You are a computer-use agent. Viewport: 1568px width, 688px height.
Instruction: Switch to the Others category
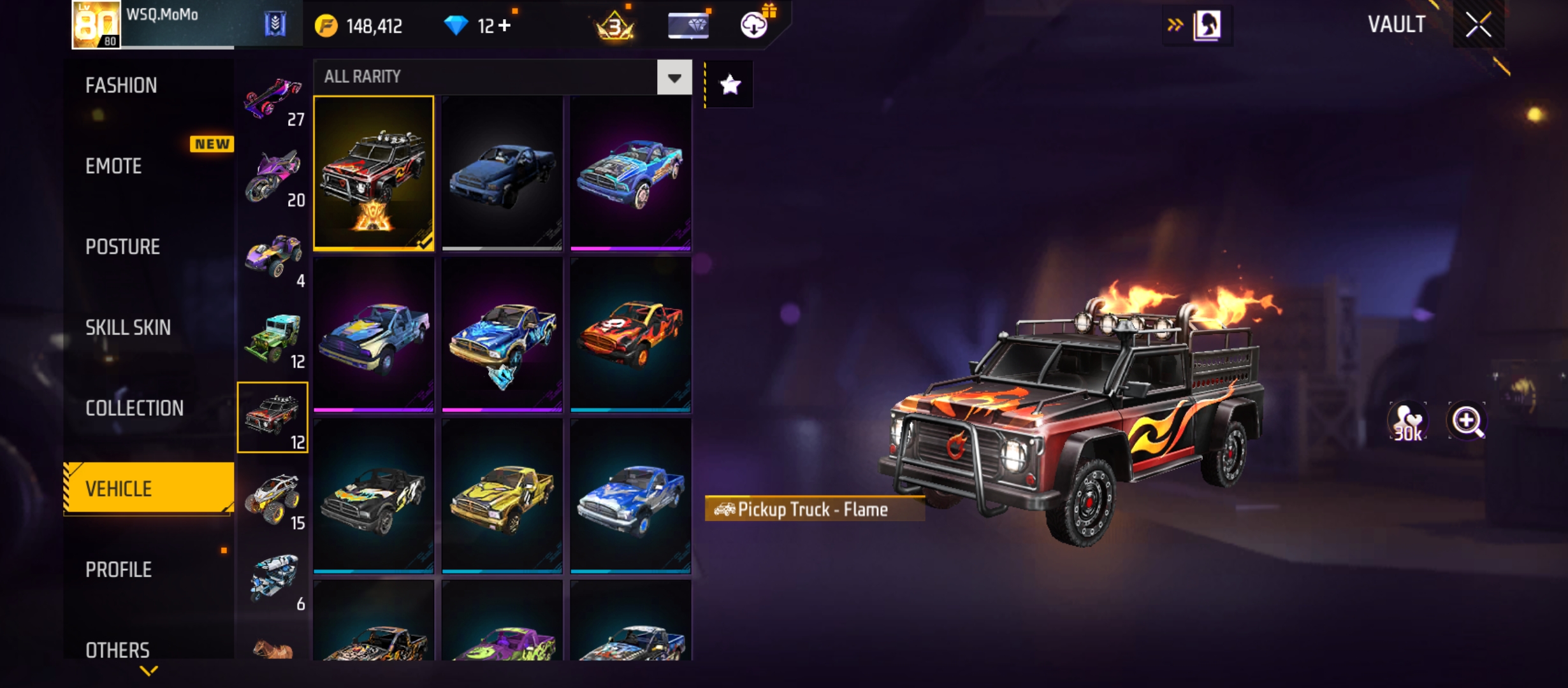click(x=117, y=650)
